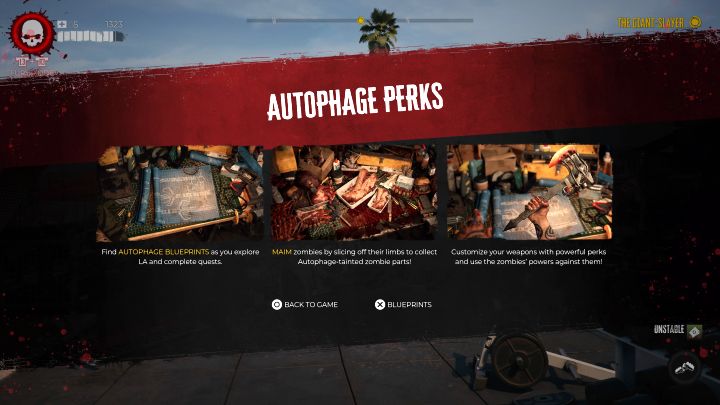Select the Maim zombies tutorial image
The height and width of the screenshot is (405, 720).
click(x=354, y=194)
